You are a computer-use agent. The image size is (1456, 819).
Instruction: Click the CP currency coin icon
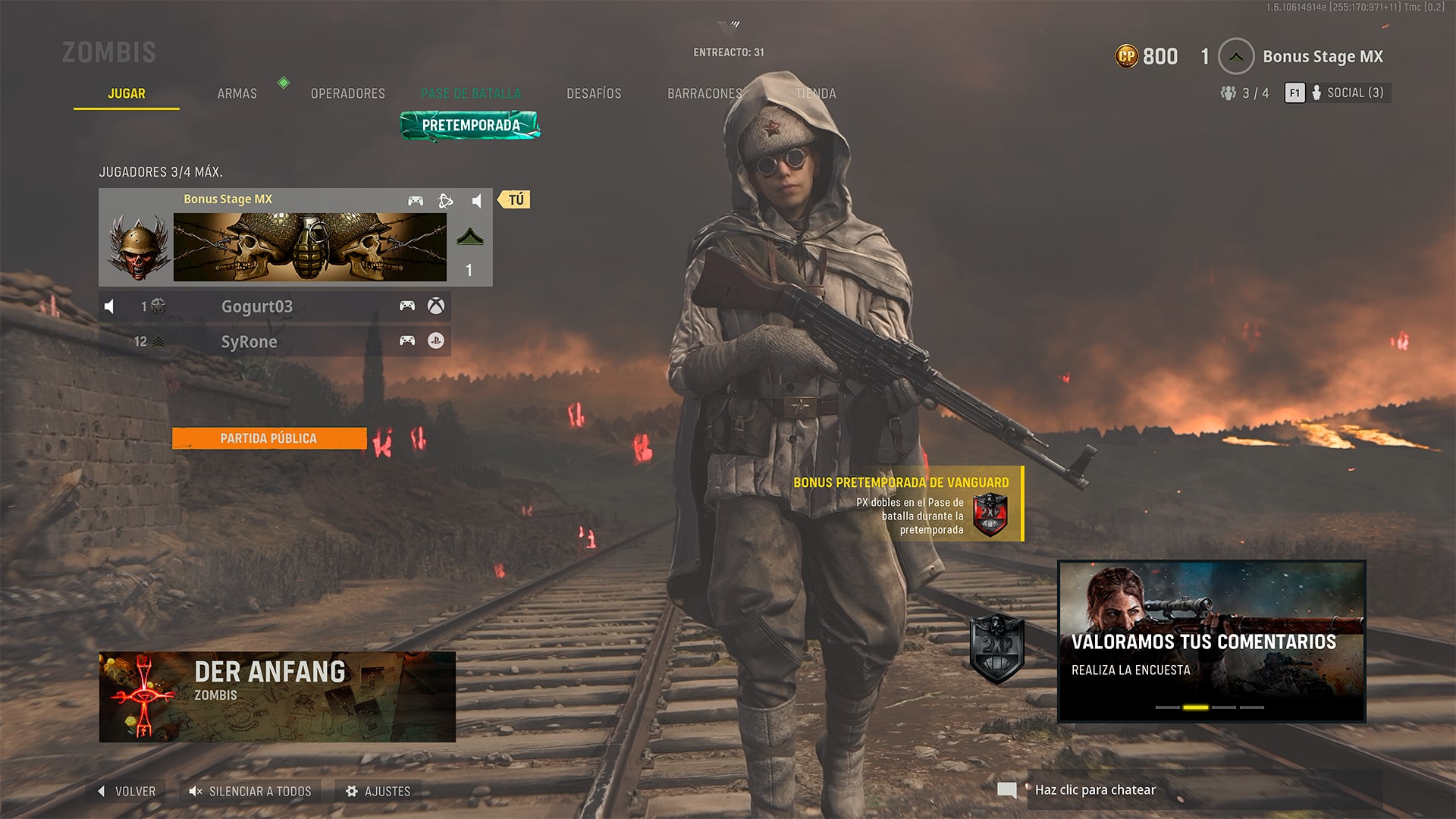[x=1128, y=56]
